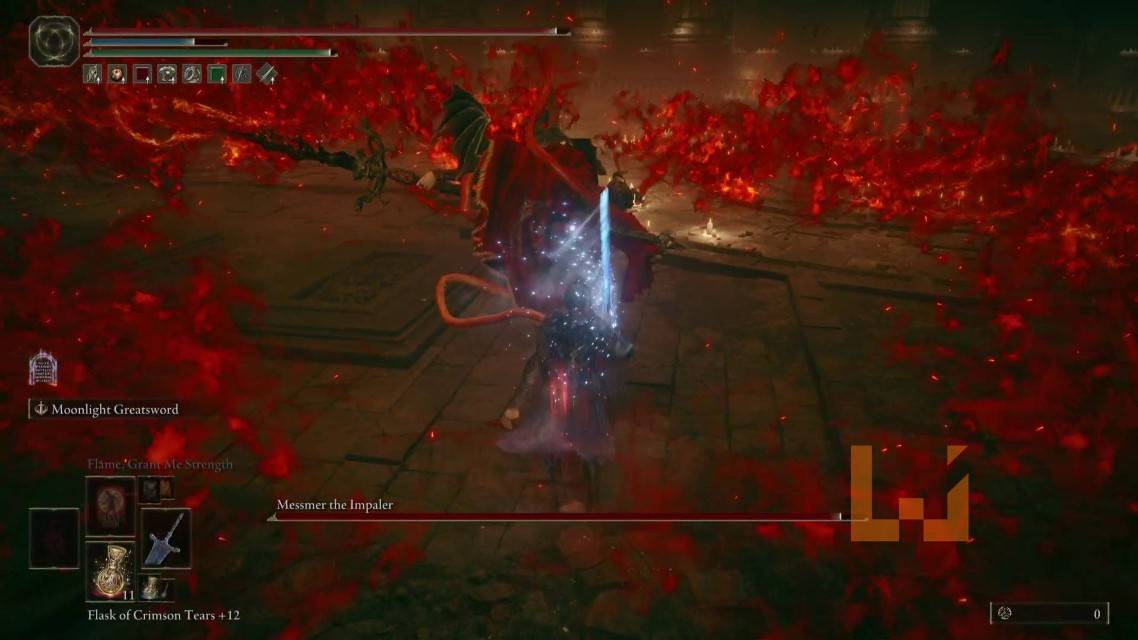Click the greatsword right-hand weapon slot
Screen dimensions: 1138x640
(165, 537)
